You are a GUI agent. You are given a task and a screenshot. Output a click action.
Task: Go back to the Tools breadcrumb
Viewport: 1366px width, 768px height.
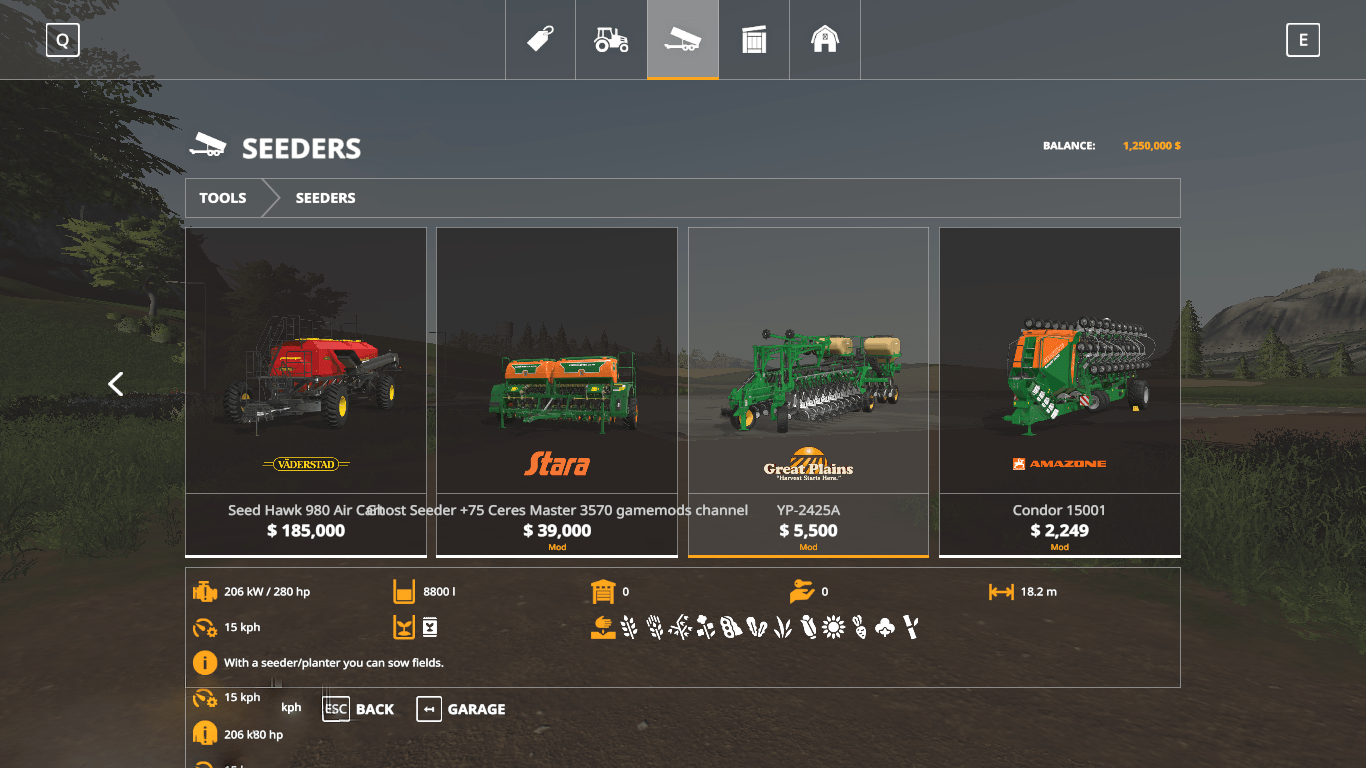(223, 198)
